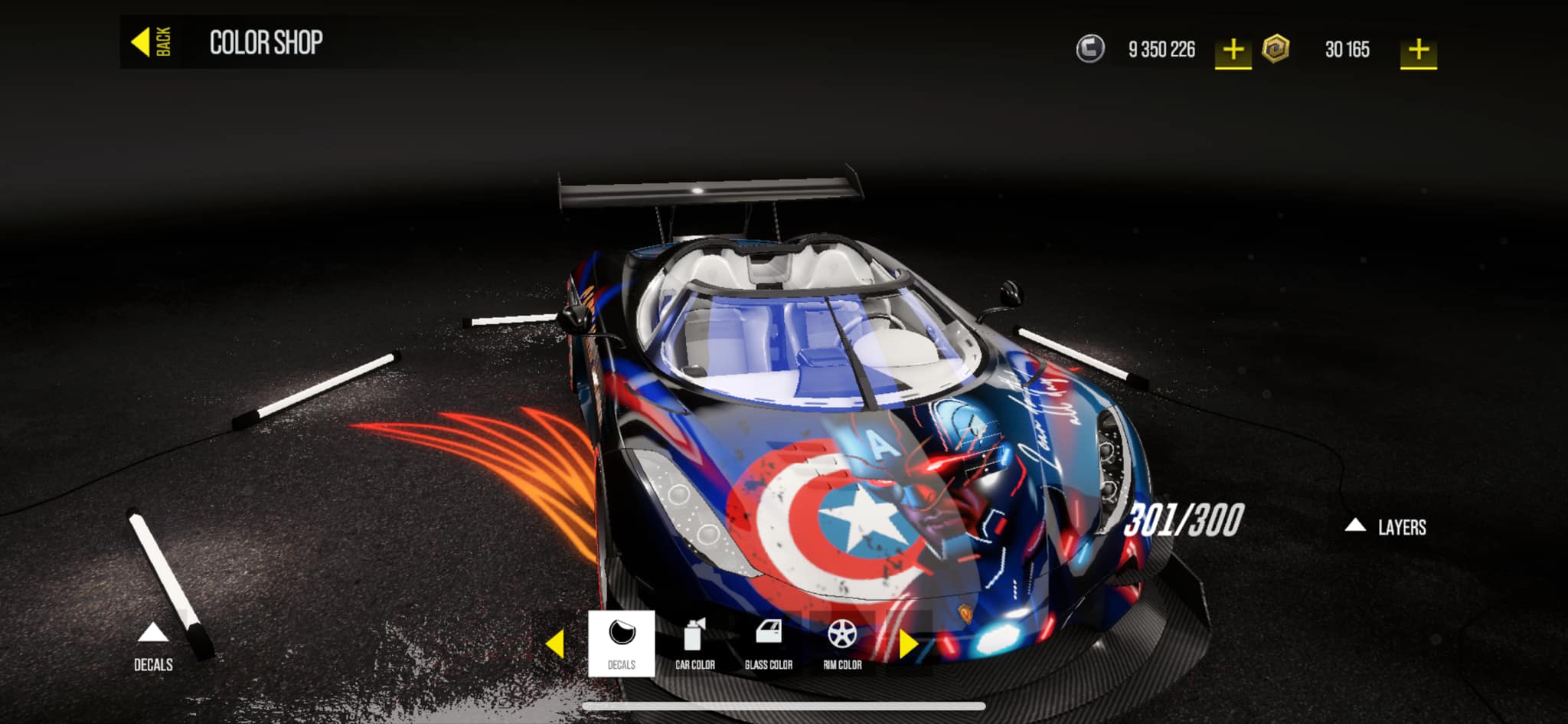This screenshot has height=724, width=1568.
Task: Buy more gold currency with plus button
Action: pyautogui.click(x=1418, y=51)
